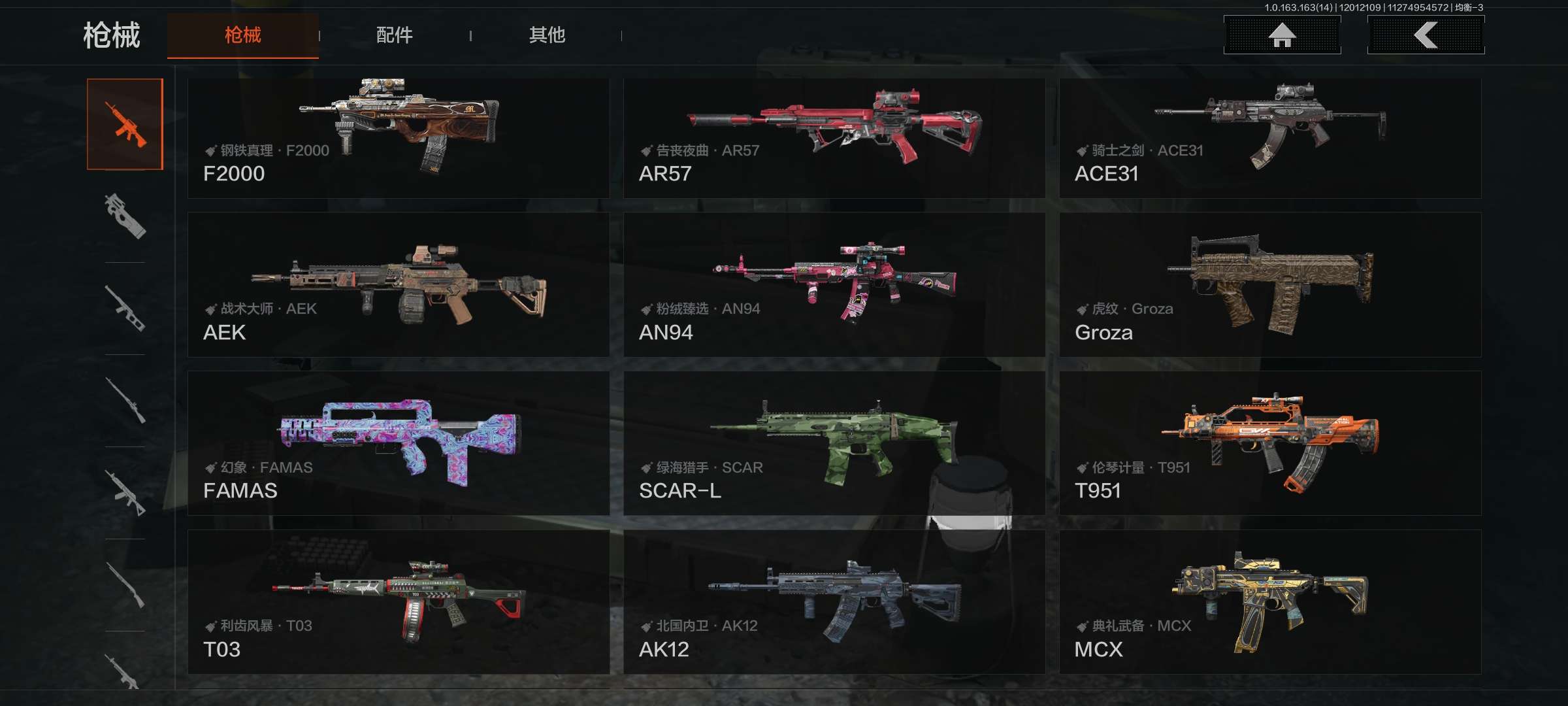Screen dimensions: 1568x706
Task: Select the 枪械 firearms tab
Action: [x=242, y=35]
